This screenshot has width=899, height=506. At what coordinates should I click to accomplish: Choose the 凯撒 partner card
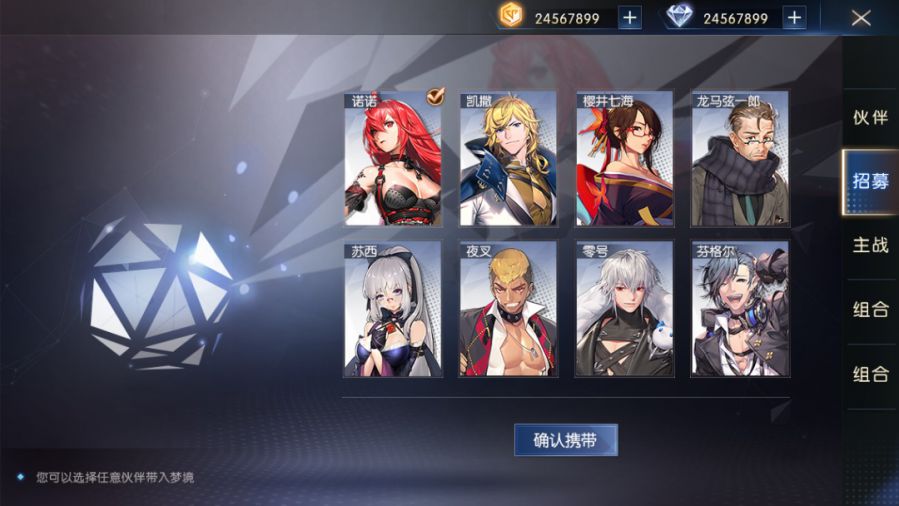508,159
